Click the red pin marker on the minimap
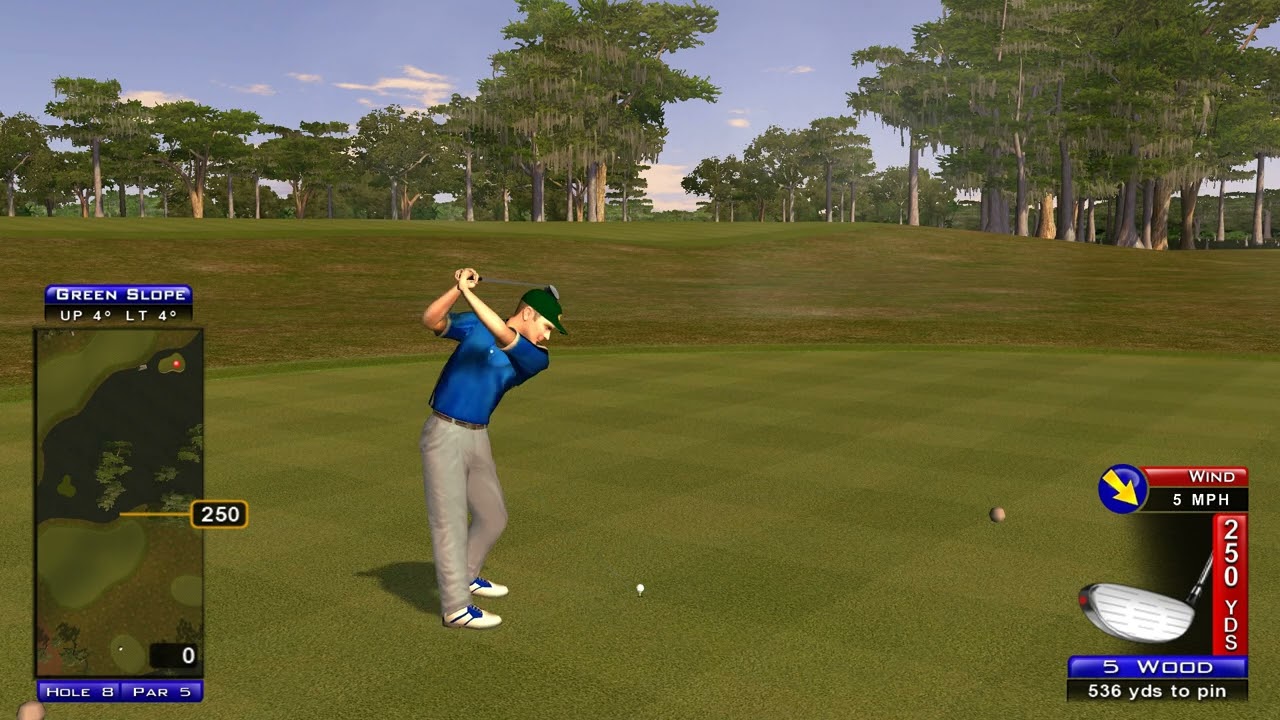Viewport: 1280px width, 720px height. [177, 364]
